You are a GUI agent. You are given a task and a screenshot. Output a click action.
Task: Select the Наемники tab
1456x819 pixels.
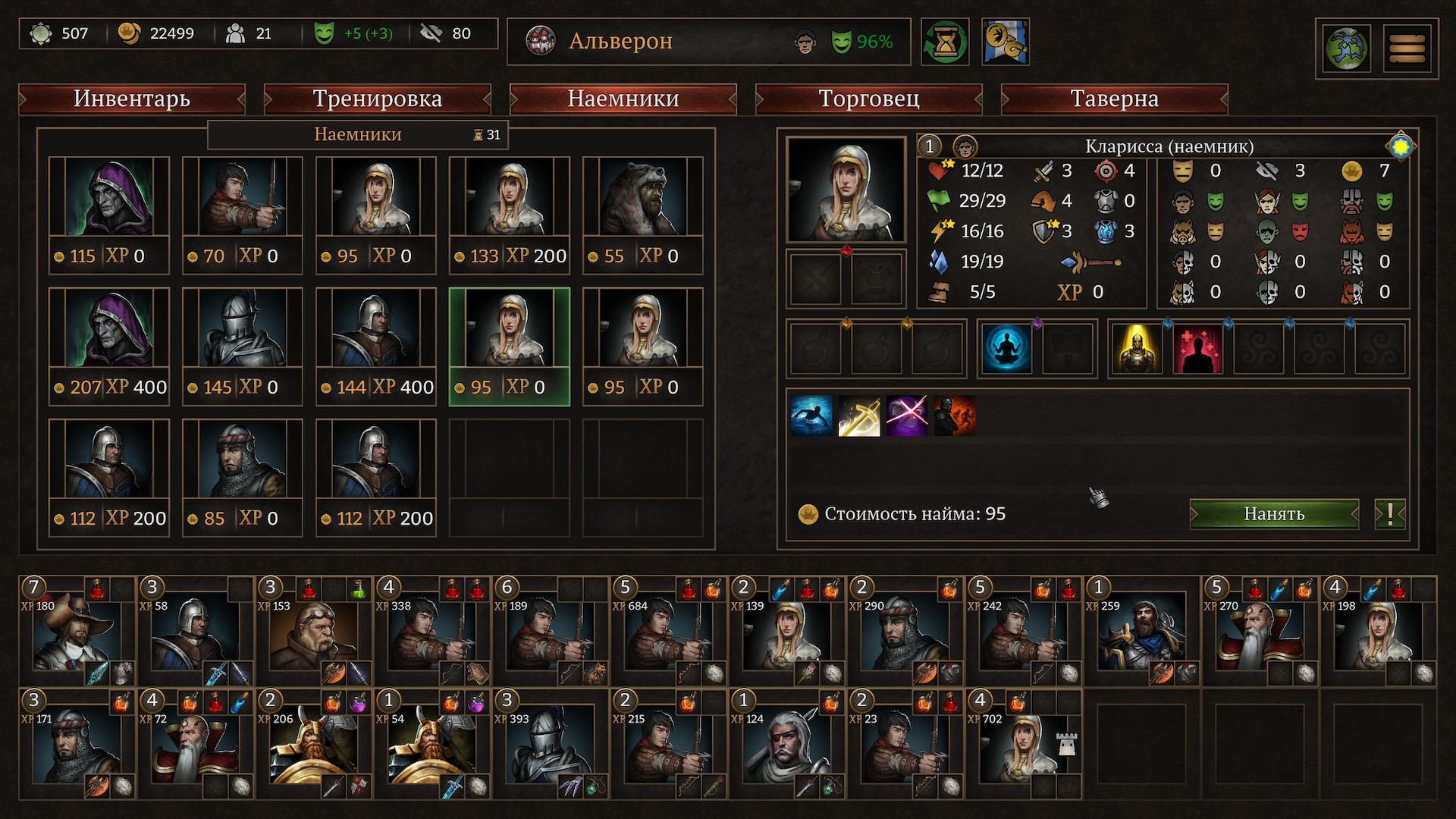623,99
